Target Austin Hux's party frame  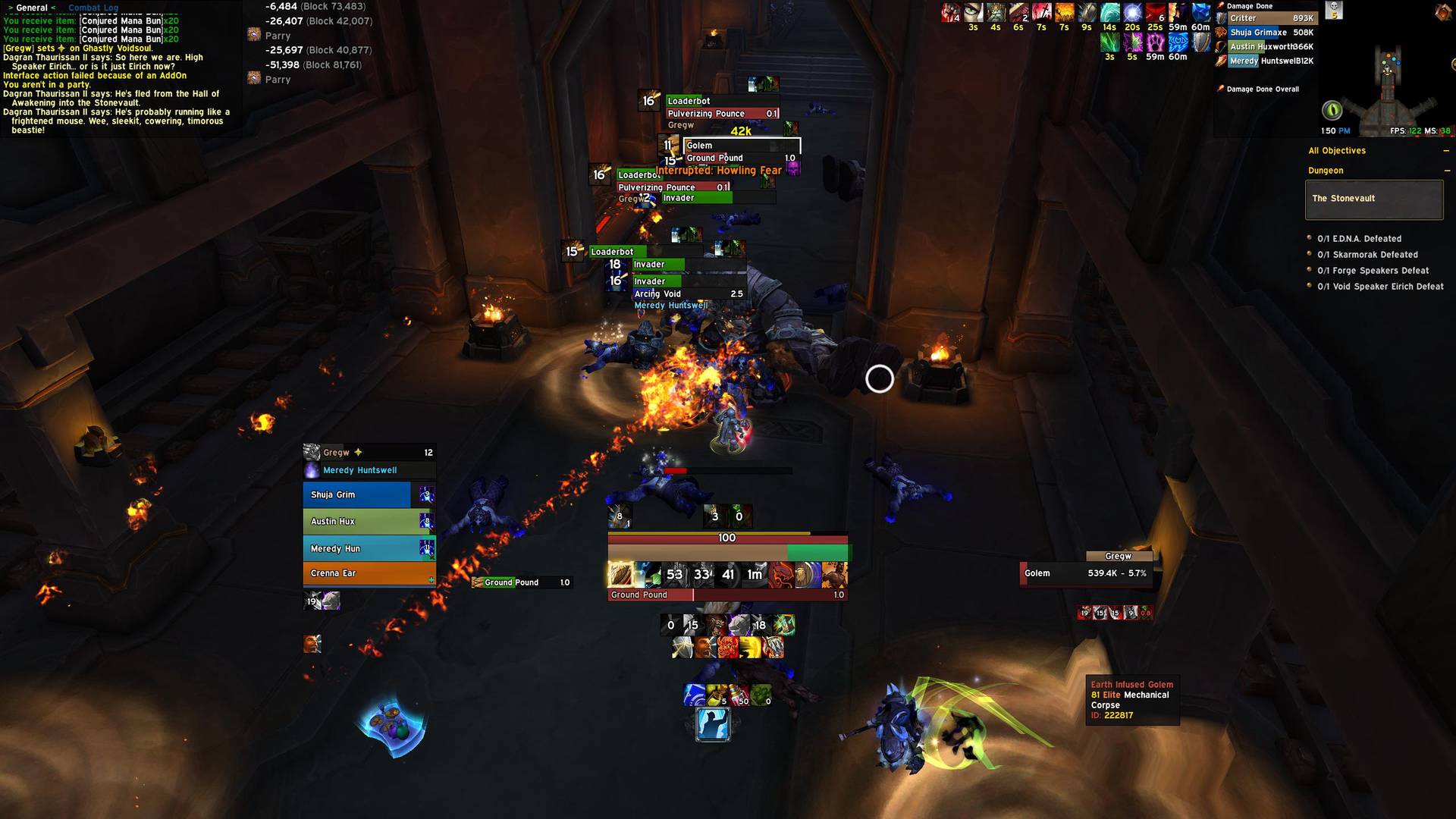click(x=357, y=521)
